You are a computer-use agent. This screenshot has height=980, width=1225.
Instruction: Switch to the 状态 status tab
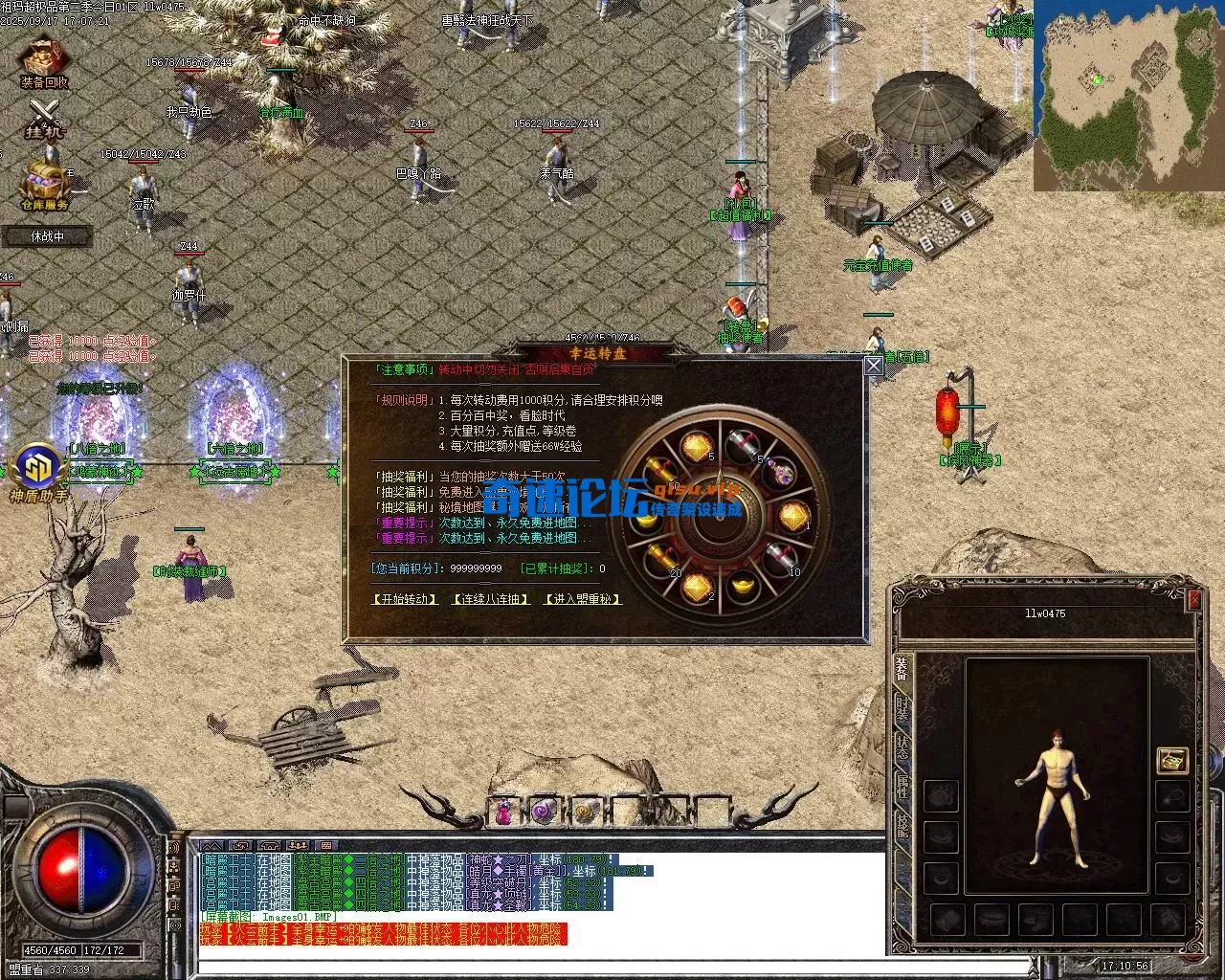point(902,748)
